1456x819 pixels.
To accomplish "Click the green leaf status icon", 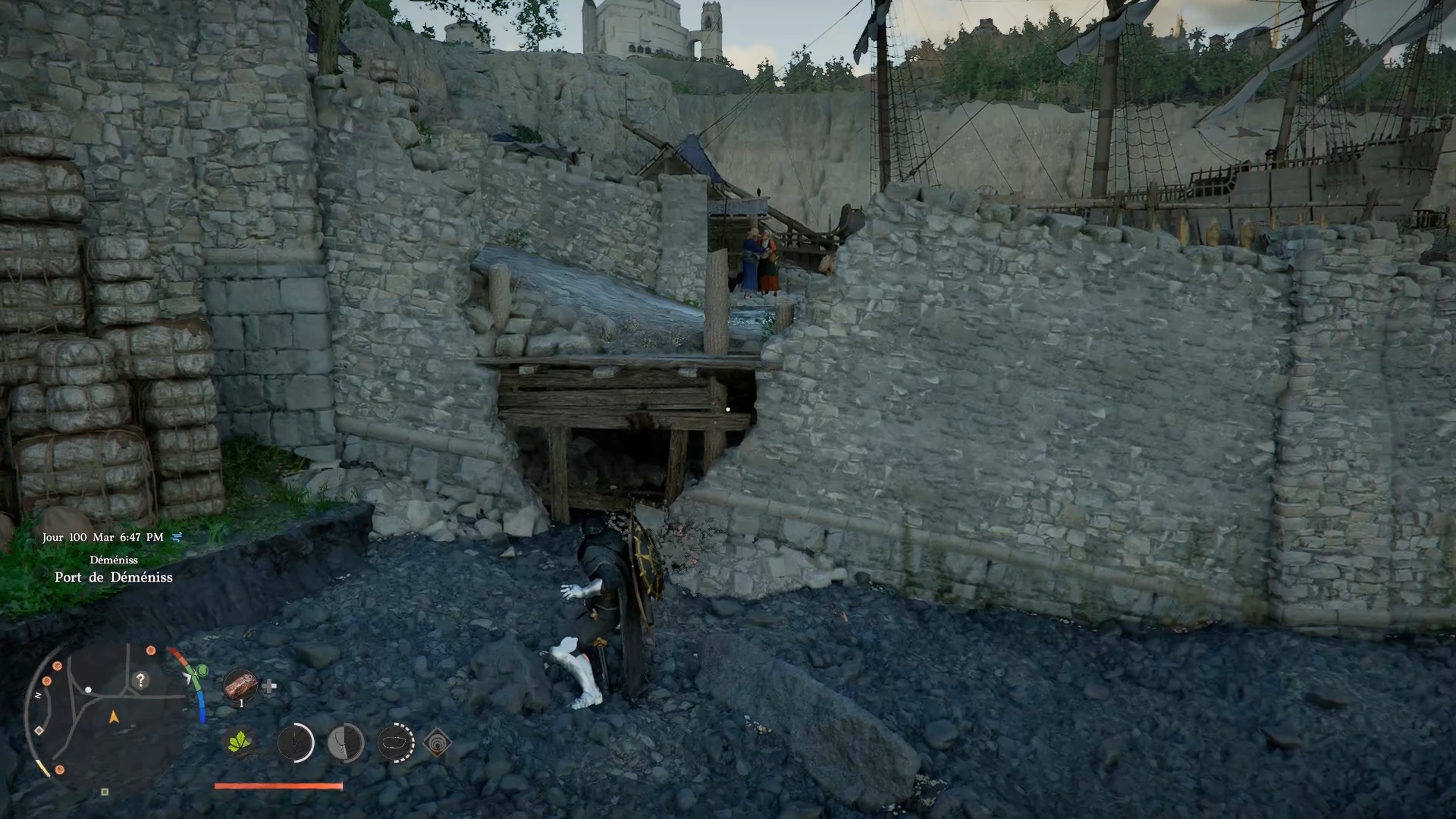I will (x=240, y=743).
